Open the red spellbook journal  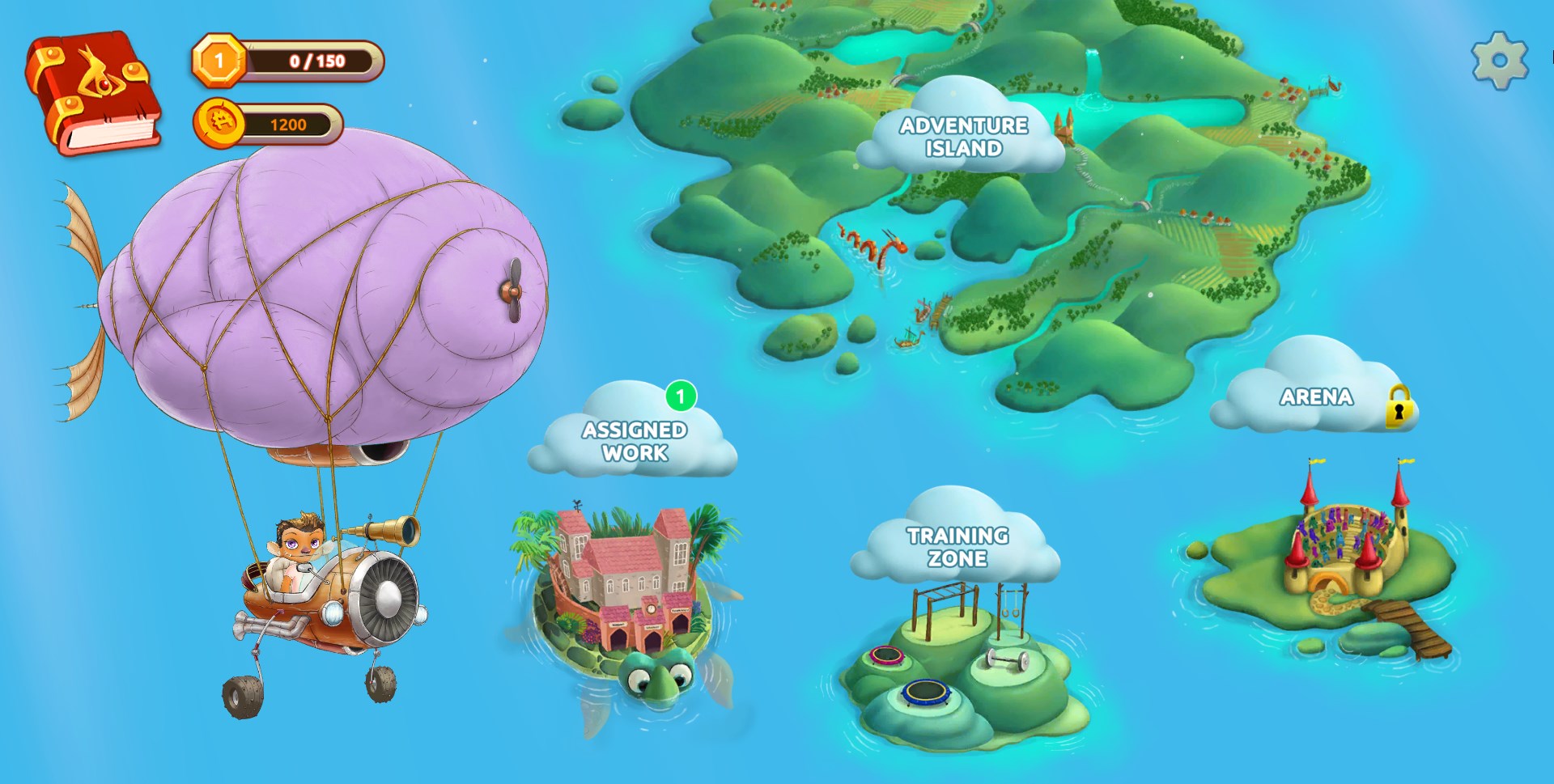click(93, 91)
